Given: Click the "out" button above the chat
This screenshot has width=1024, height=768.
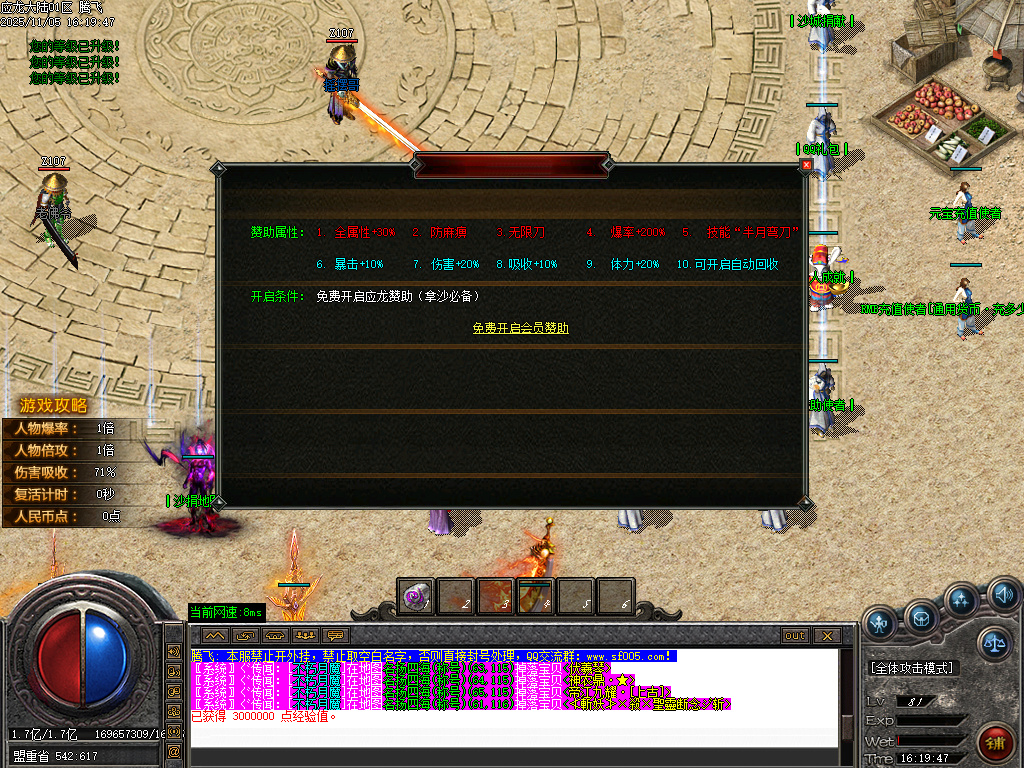Looking at the screenshot, I should [794, 635].
